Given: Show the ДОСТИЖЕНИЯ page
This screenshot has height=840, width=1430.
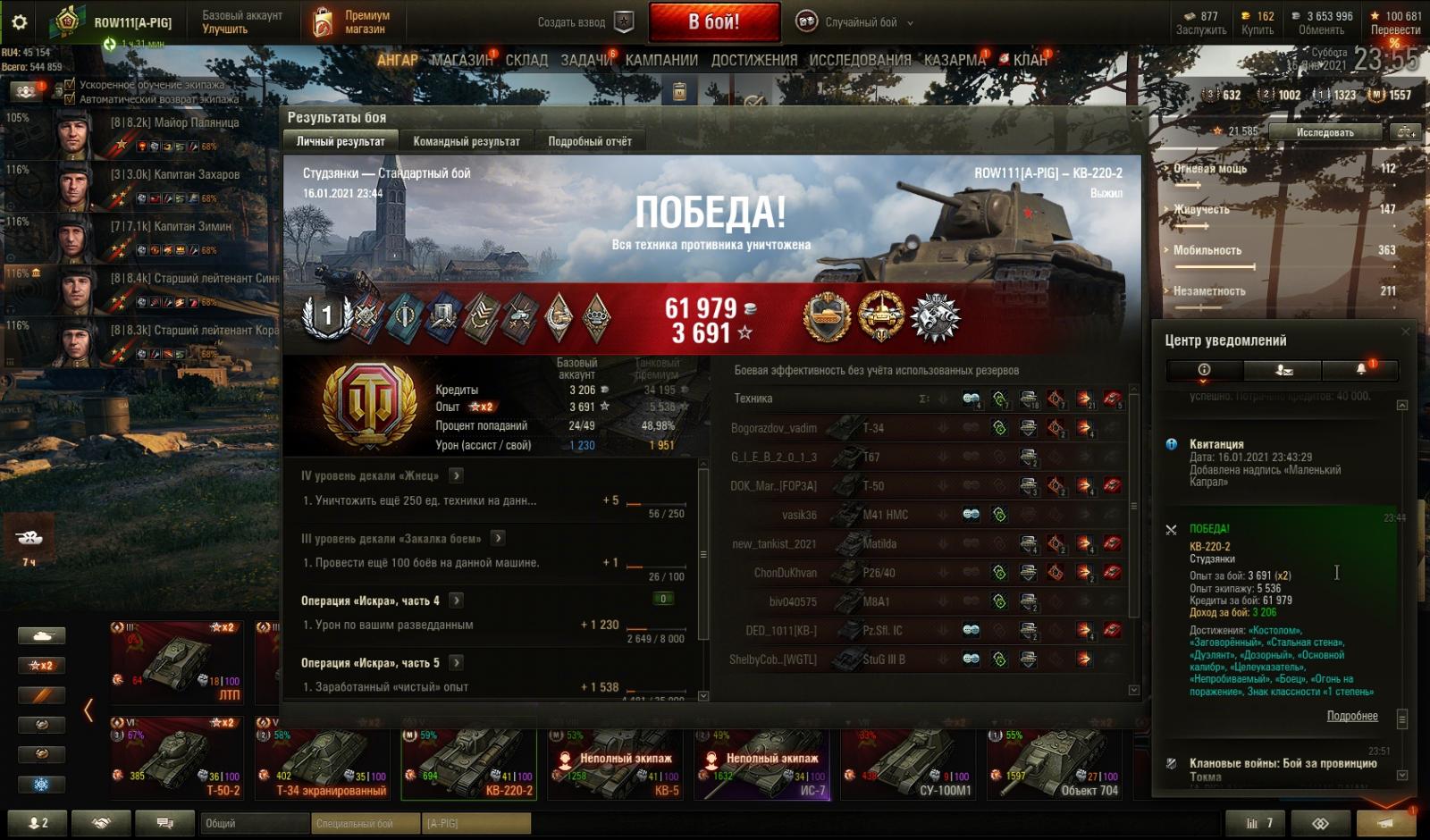Looking at the screenshot, I should point(753,60).
